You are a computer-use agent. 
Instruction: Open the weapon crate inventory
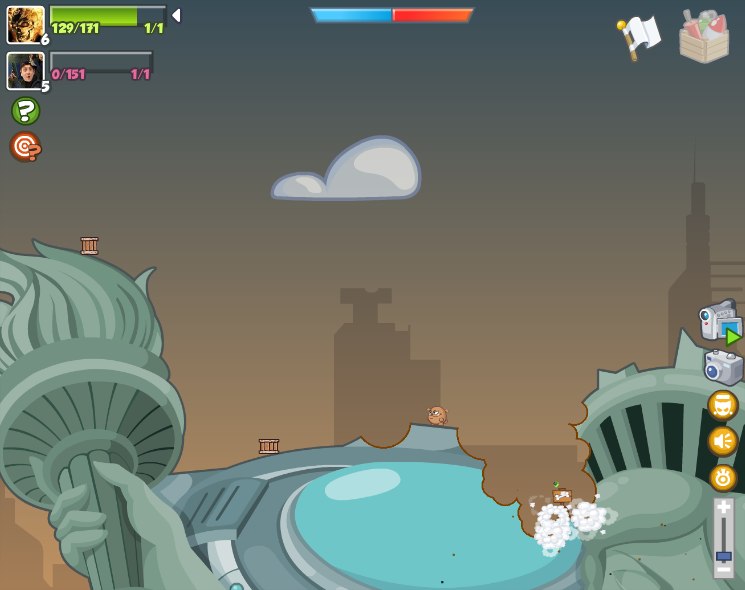click(704, 38)
